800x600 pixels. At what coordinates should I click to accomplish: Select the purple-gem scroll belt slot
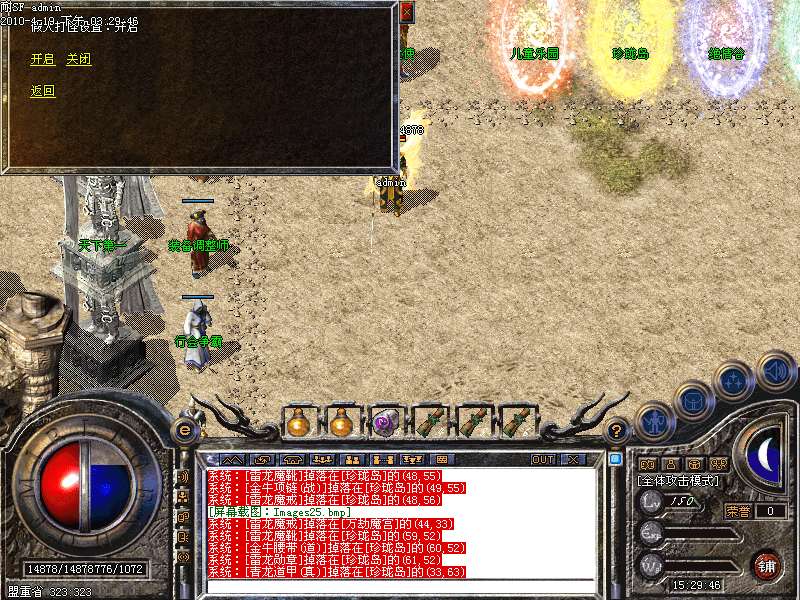[x=384, y=423]
